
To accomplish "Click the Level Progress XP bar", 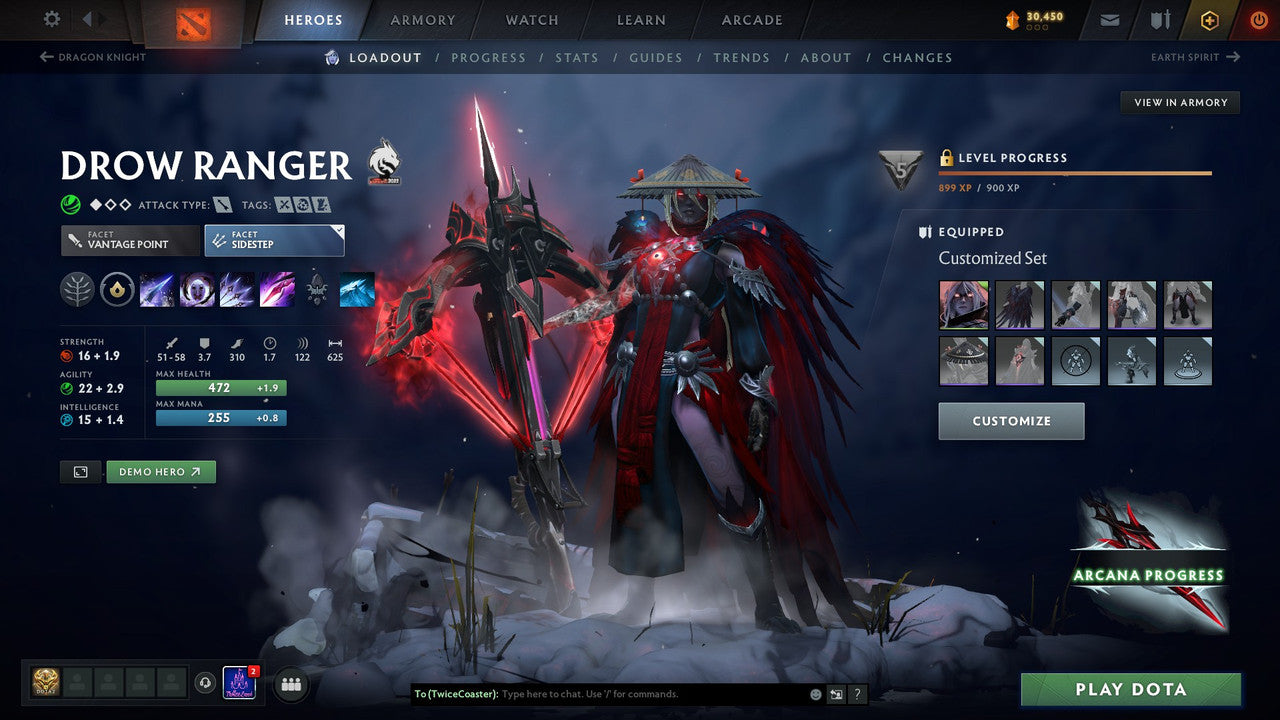I will tap(1075, 171).
